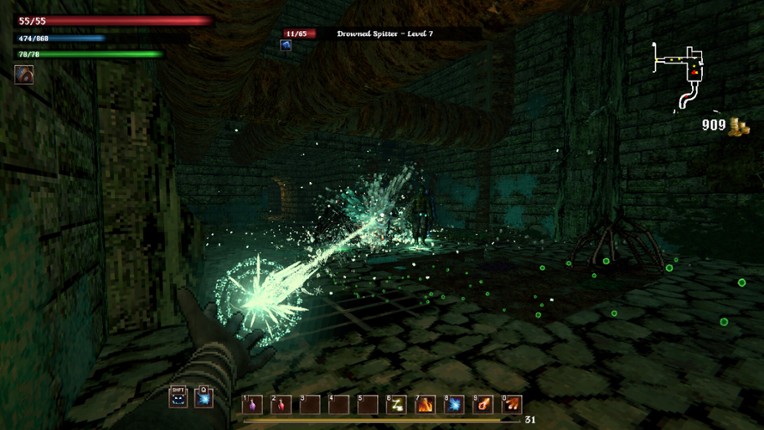764x430 pixels.
Task: Use the red potion in slot 2
Action: click(282, 404)
